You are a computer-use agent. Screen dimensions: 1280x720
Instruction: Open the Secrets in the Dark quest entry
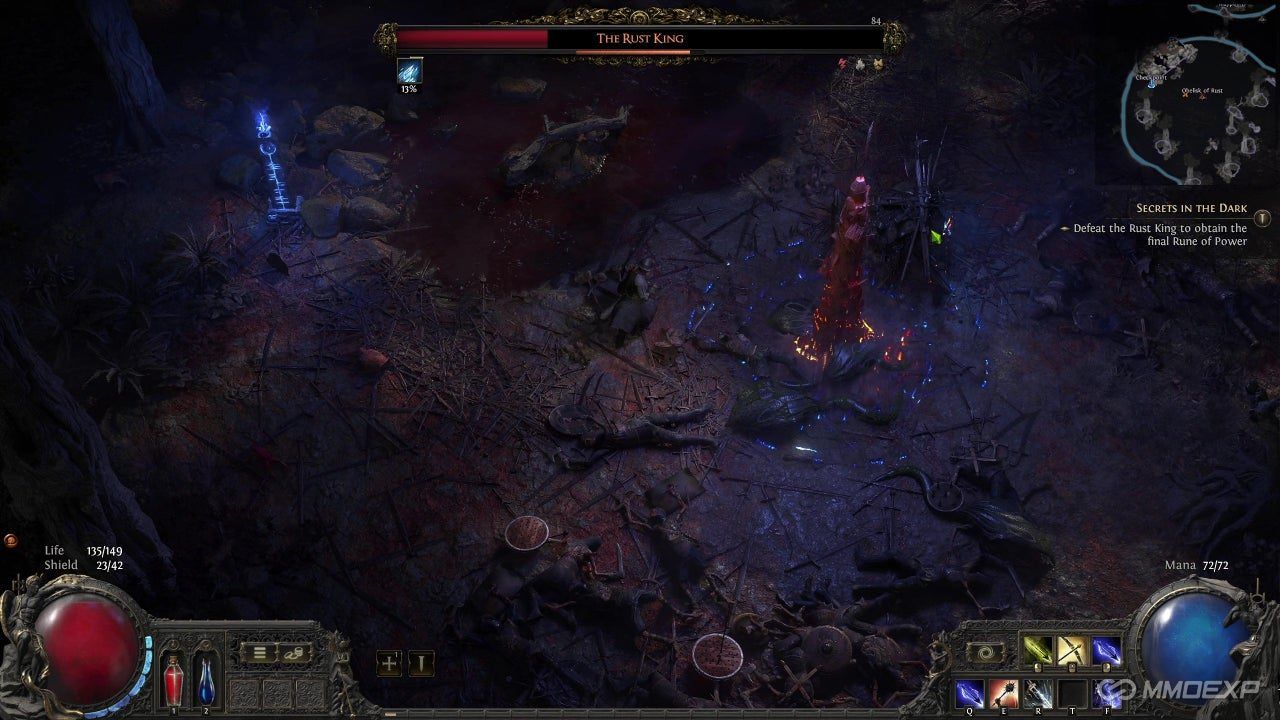(x=1190, y=207)
